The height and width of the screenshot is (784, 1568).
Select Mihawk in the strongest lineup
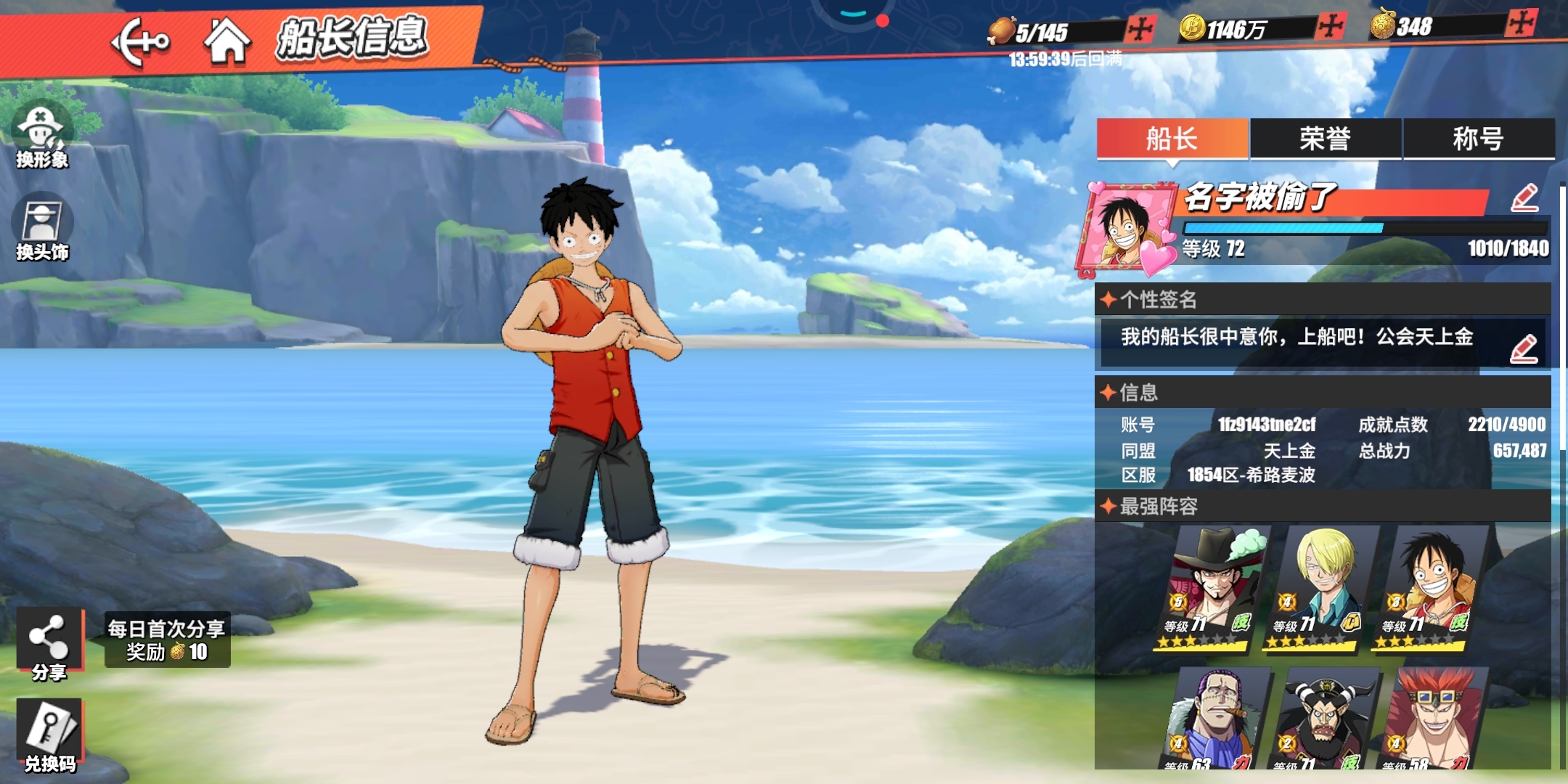tap(1214, 588)
